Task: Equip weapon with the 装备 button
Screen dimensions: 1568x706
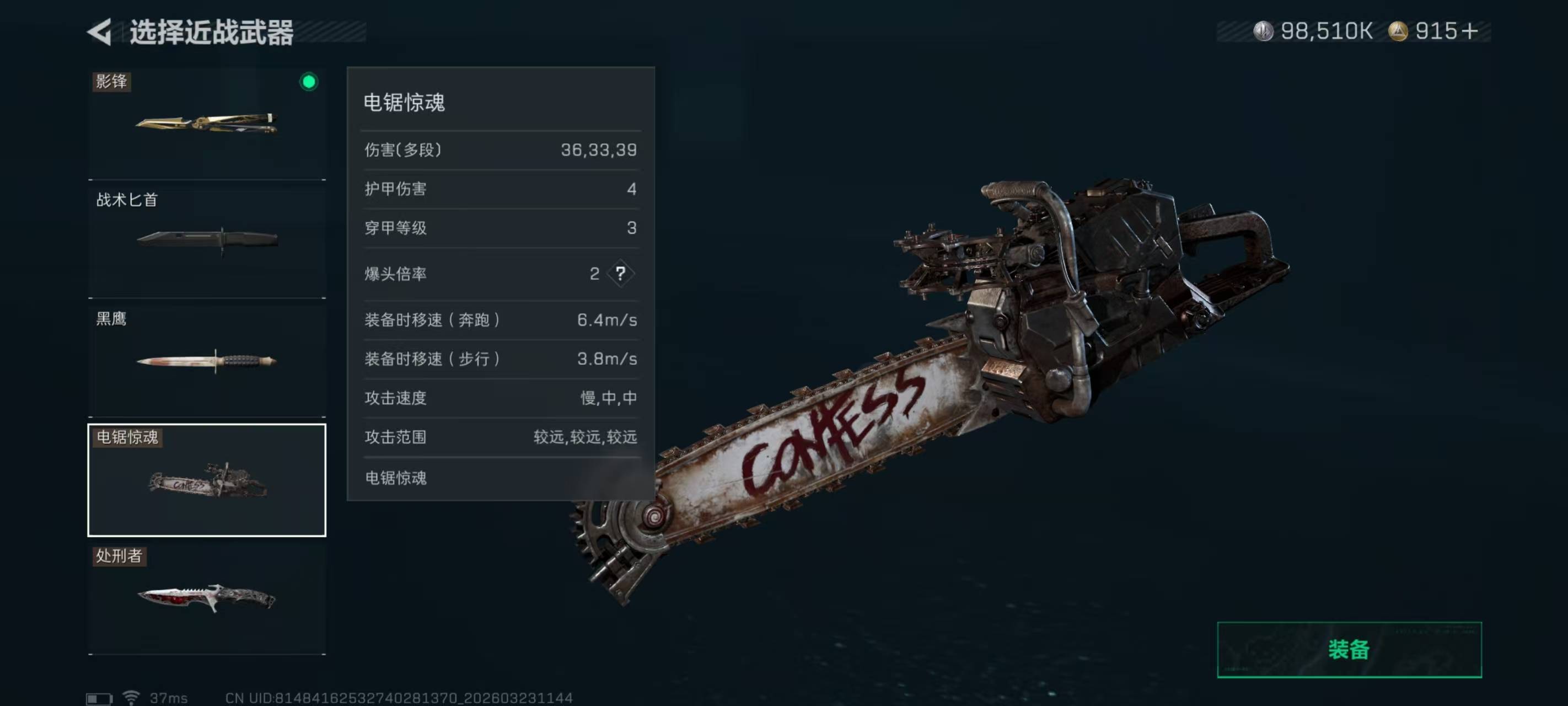Action: pyautogui.click(x=1349, y=649)
